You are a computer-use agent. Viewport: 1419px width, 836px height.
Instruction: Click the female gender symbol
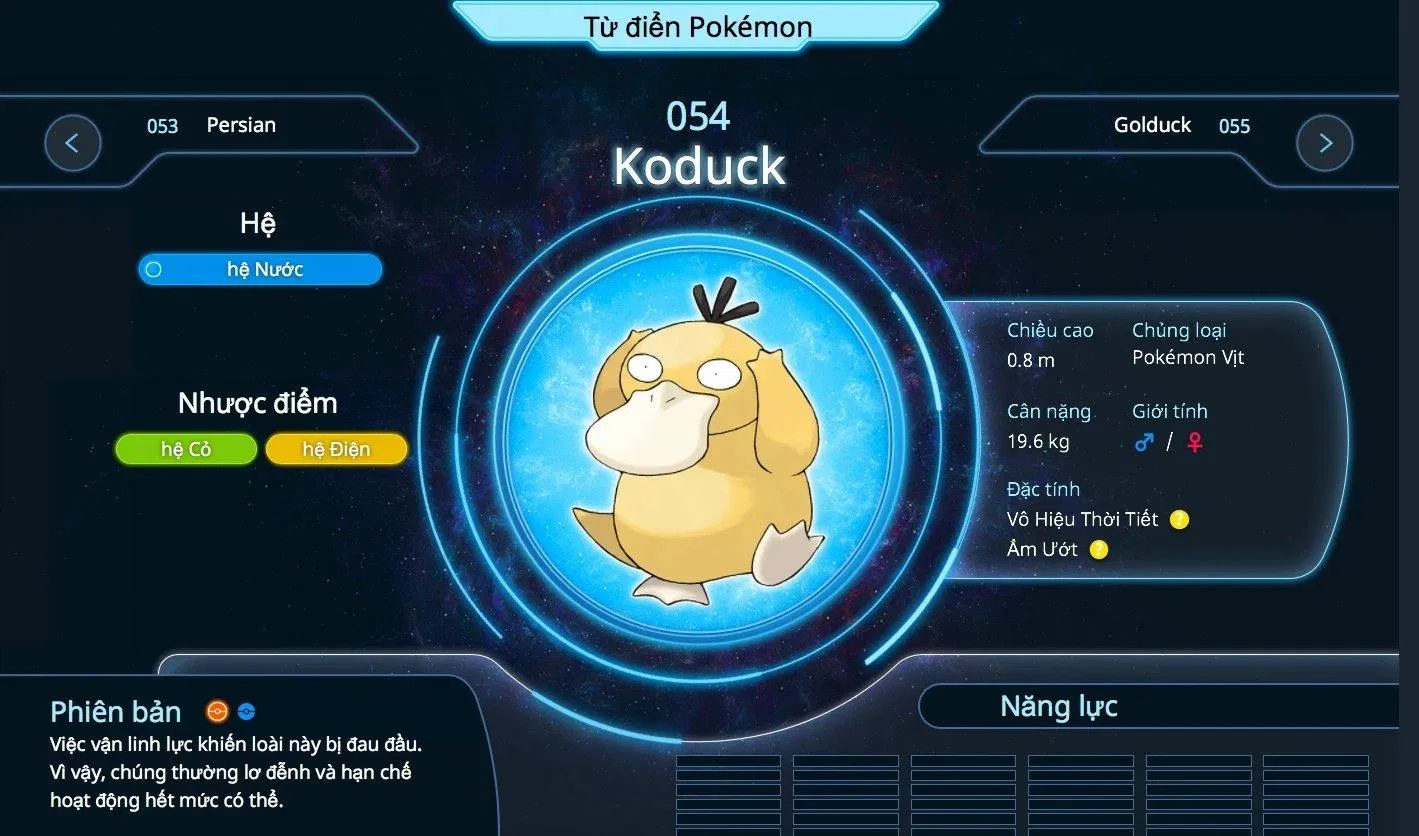click(1196, 441)
